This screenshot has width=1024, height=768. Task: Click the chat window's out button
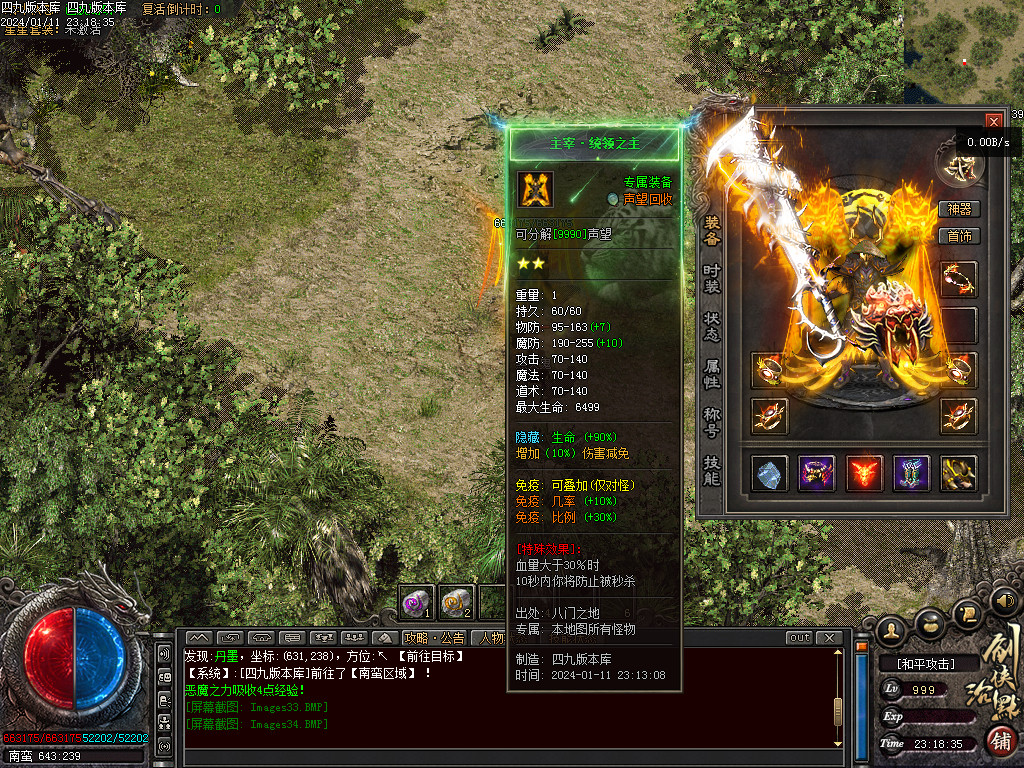click(799, 638)
